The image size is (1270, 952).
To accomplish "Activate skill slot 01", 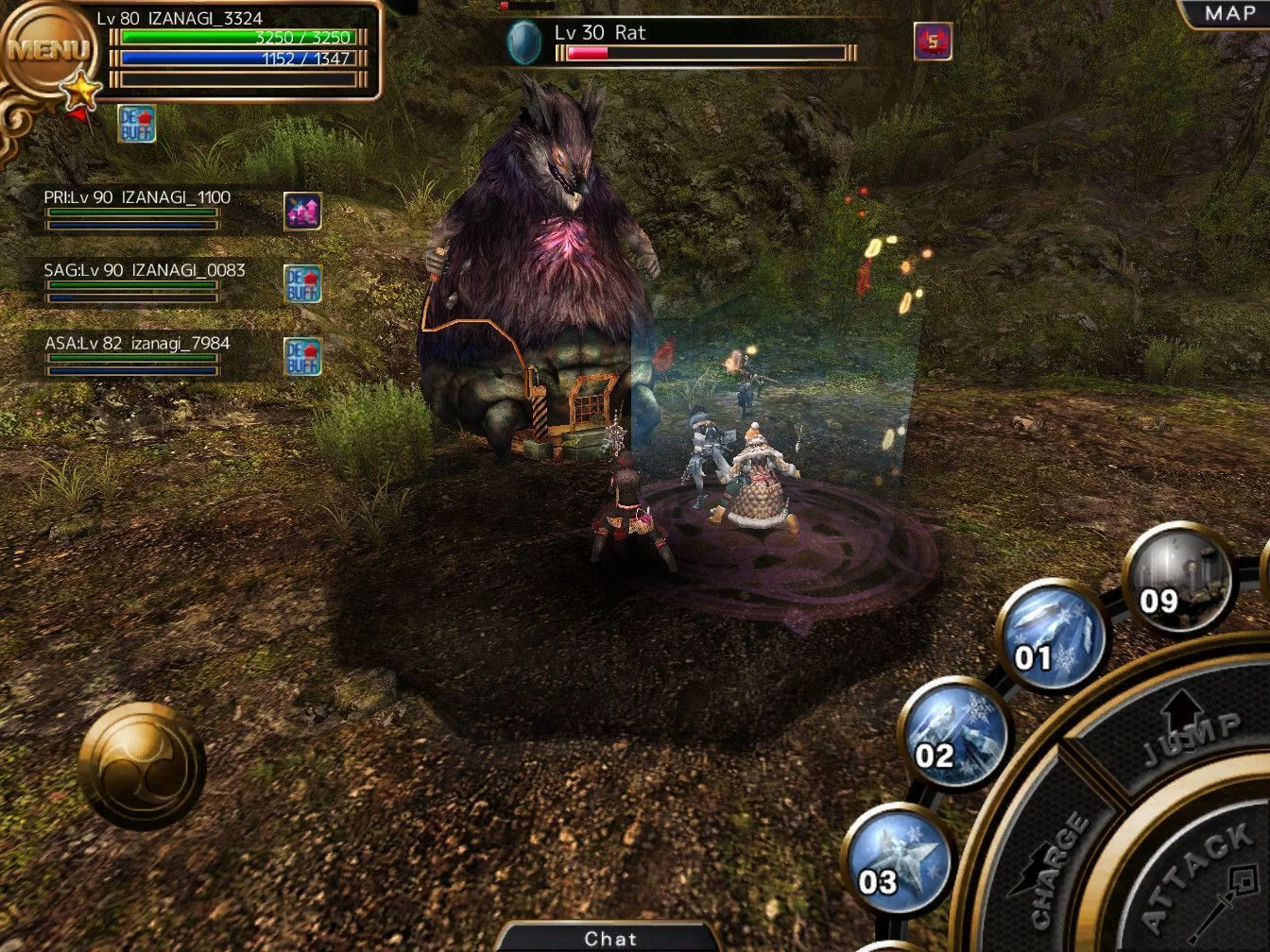I will [1050, 636].
